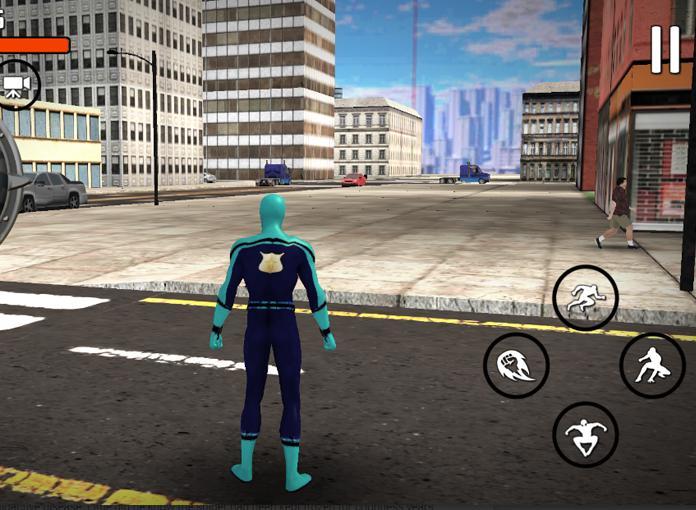Use the crouching hero action button
The height and width of the screenshot is (510, 696).
652,365
